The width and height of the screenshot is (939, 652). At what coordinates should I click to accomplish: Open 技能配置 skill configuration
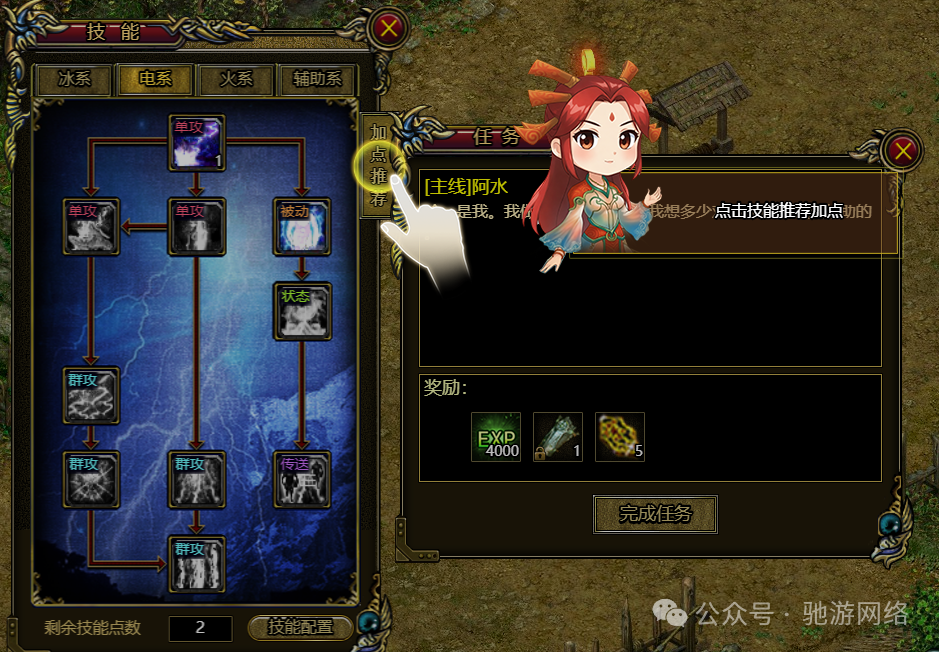[x=301, y=627]
